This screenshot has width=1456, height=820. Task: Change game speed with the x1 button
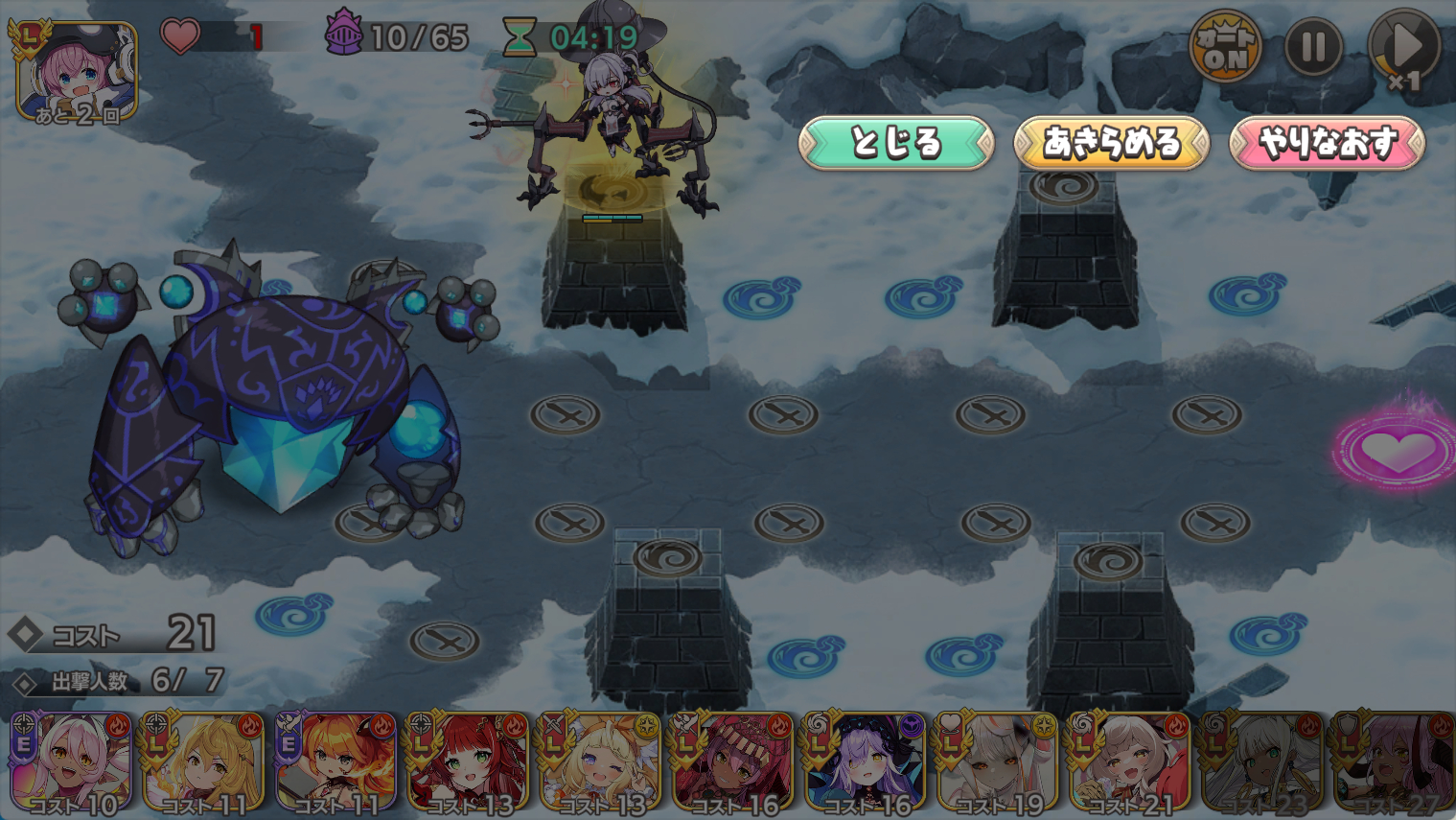point(1403,50)
